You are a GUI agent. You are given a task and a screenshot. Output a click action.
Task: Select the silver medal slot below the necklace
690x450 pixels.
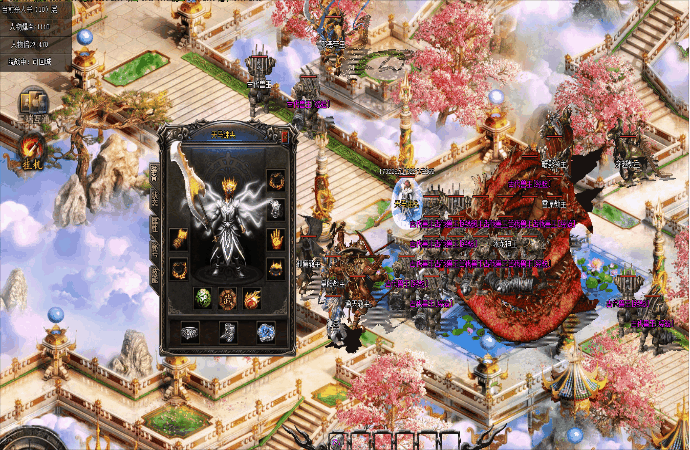[x=275, y=210]
